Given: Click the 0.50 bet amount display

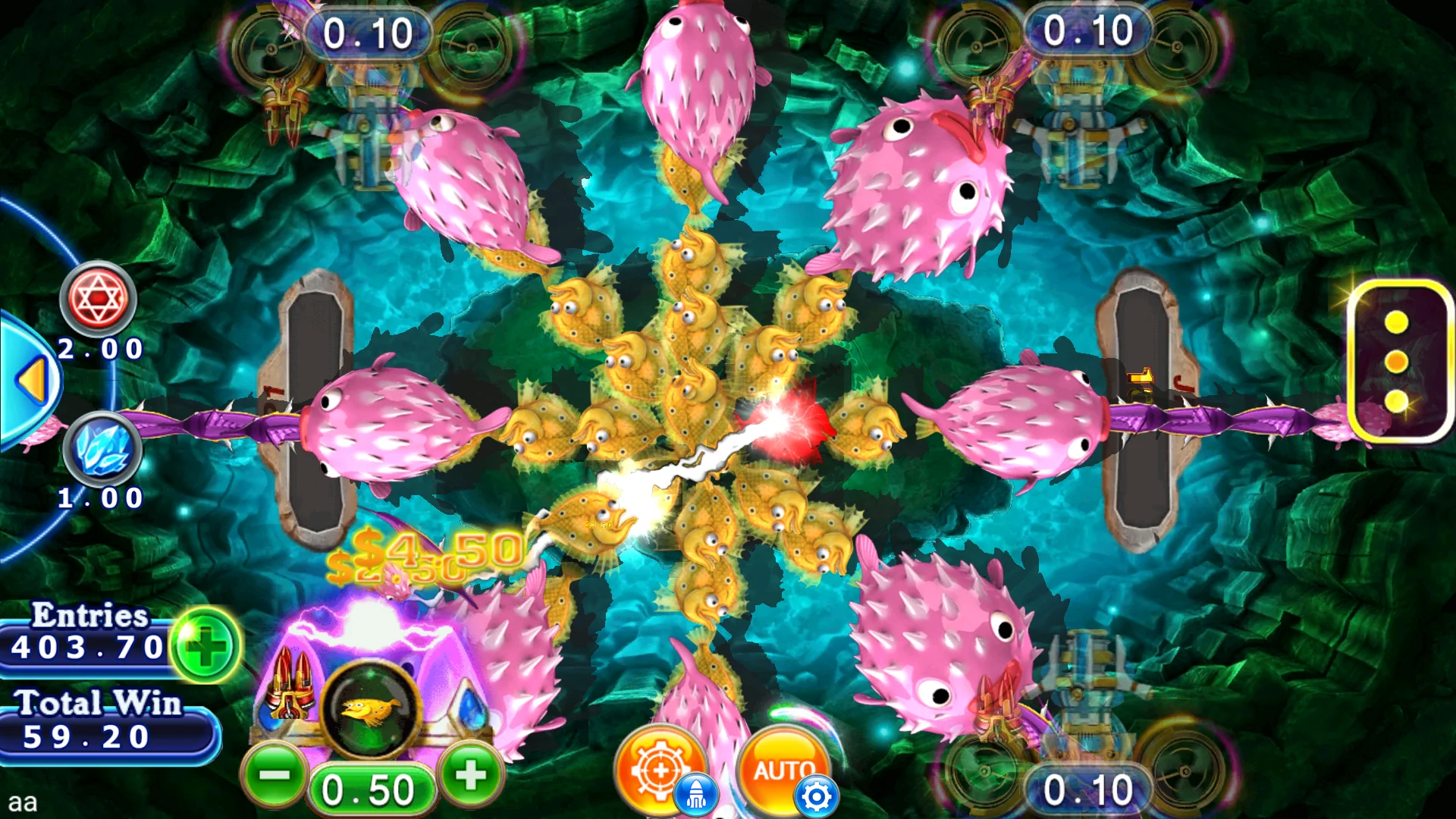Looking at the screenshot, I should (x=373, y=789).
